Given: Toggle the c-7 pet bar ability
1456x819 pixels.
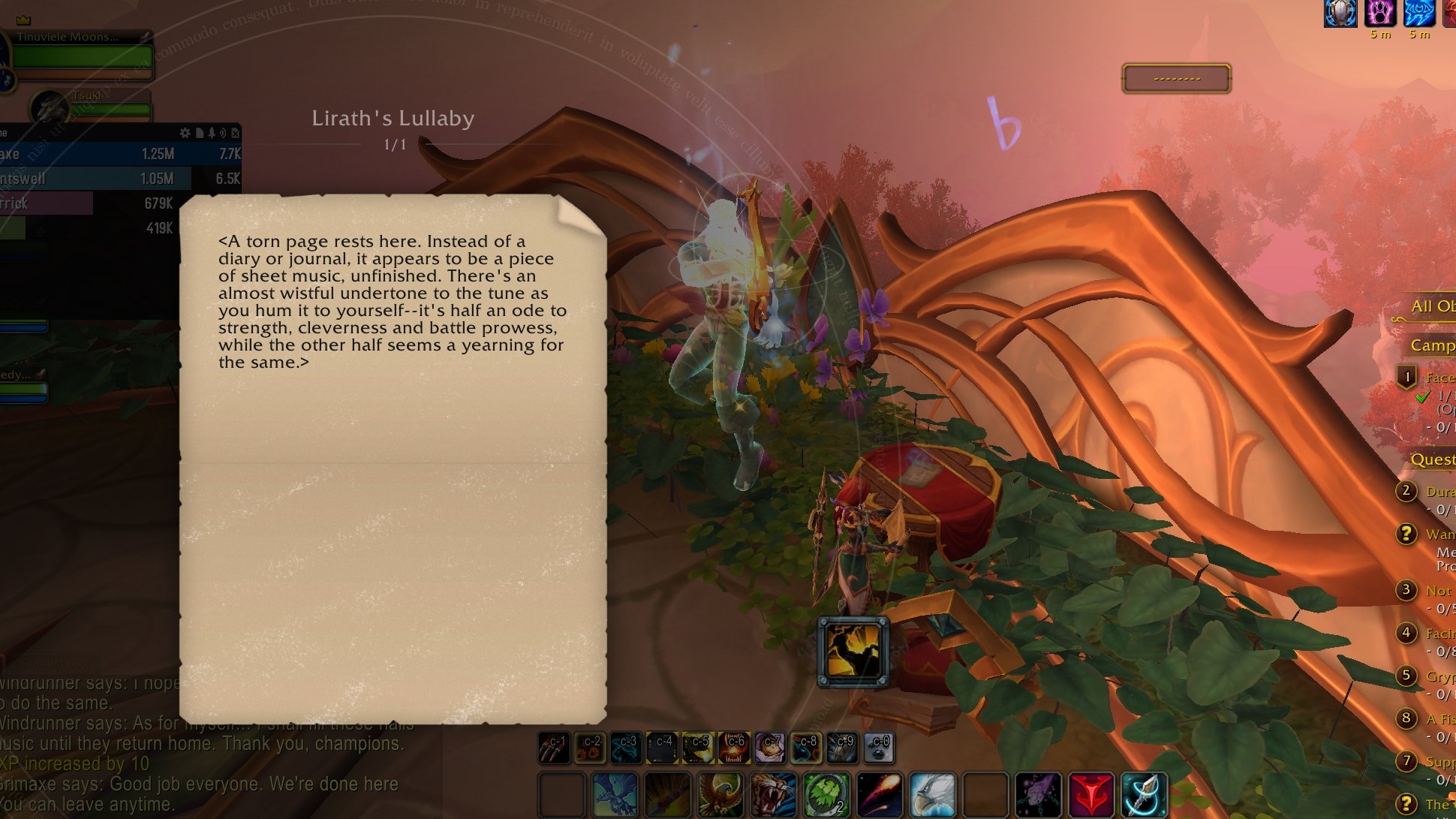Looking at the screenshot, I should click(770, 748).
